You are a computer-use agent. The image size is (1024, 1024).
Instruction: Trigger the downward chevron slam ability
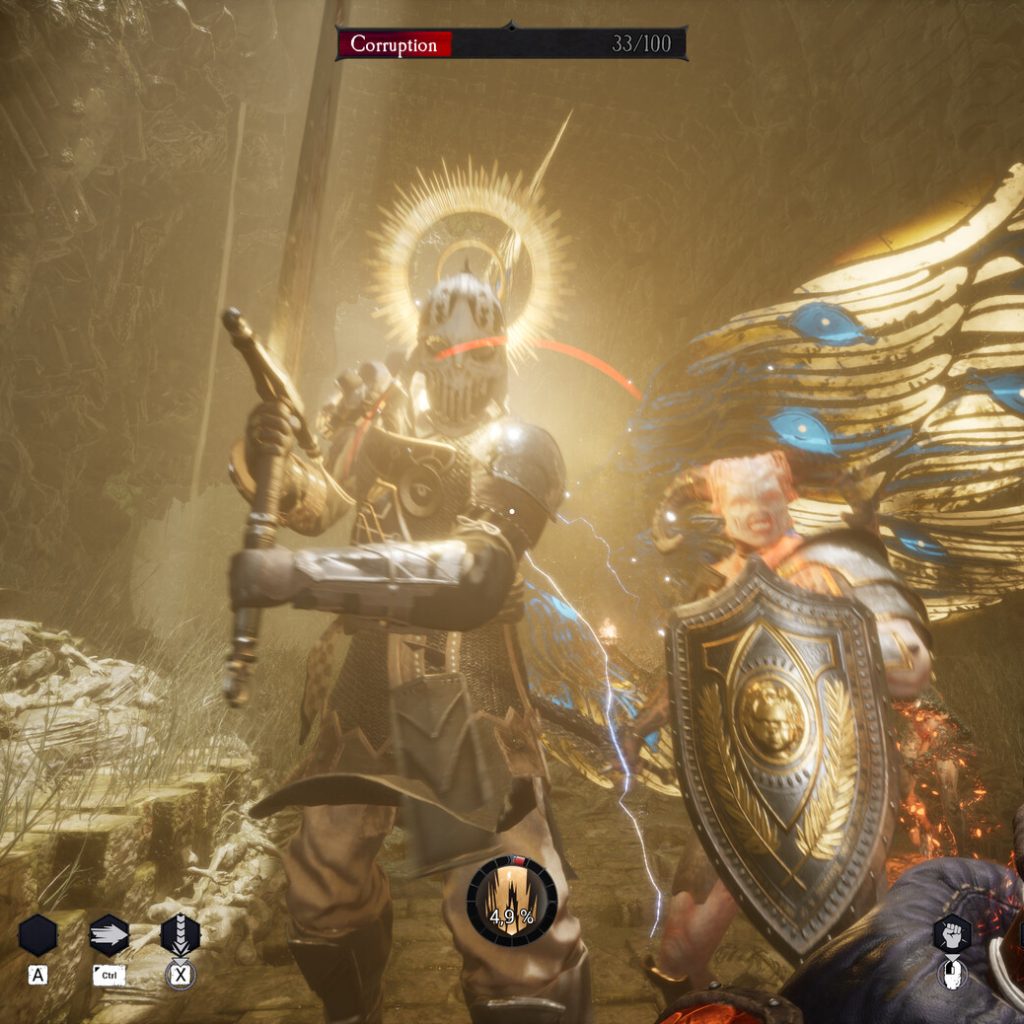point(180,935)
